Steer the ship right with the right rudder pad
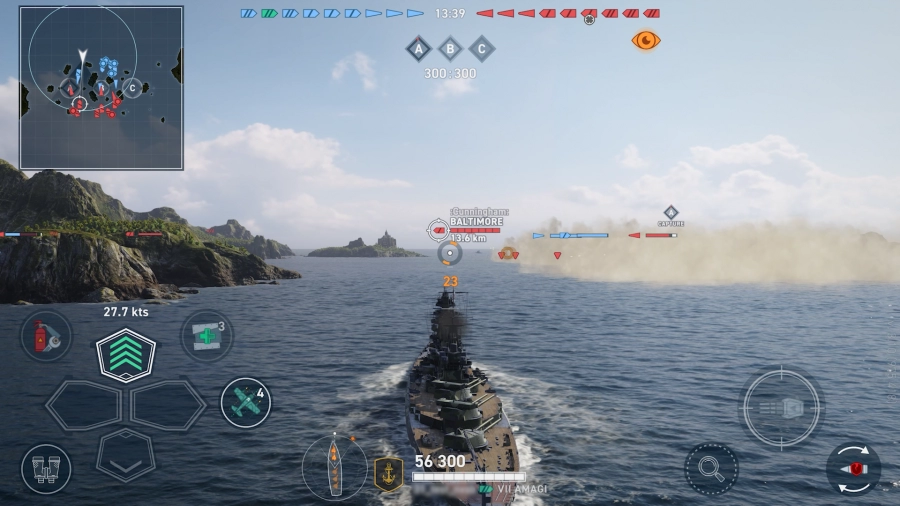This screenshot has height=506, width=900. [x=168, y=405]
